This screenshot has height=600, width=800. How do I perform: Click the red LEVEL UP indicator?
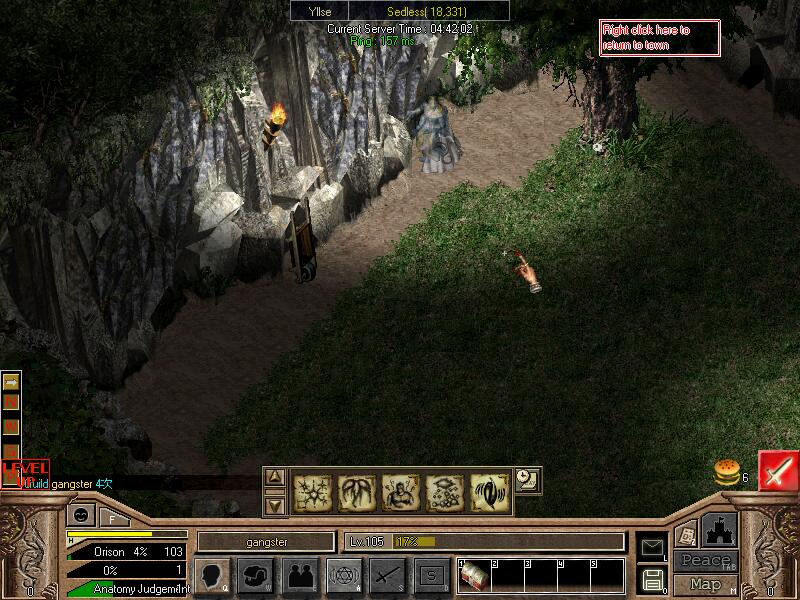tap(24, 470)
